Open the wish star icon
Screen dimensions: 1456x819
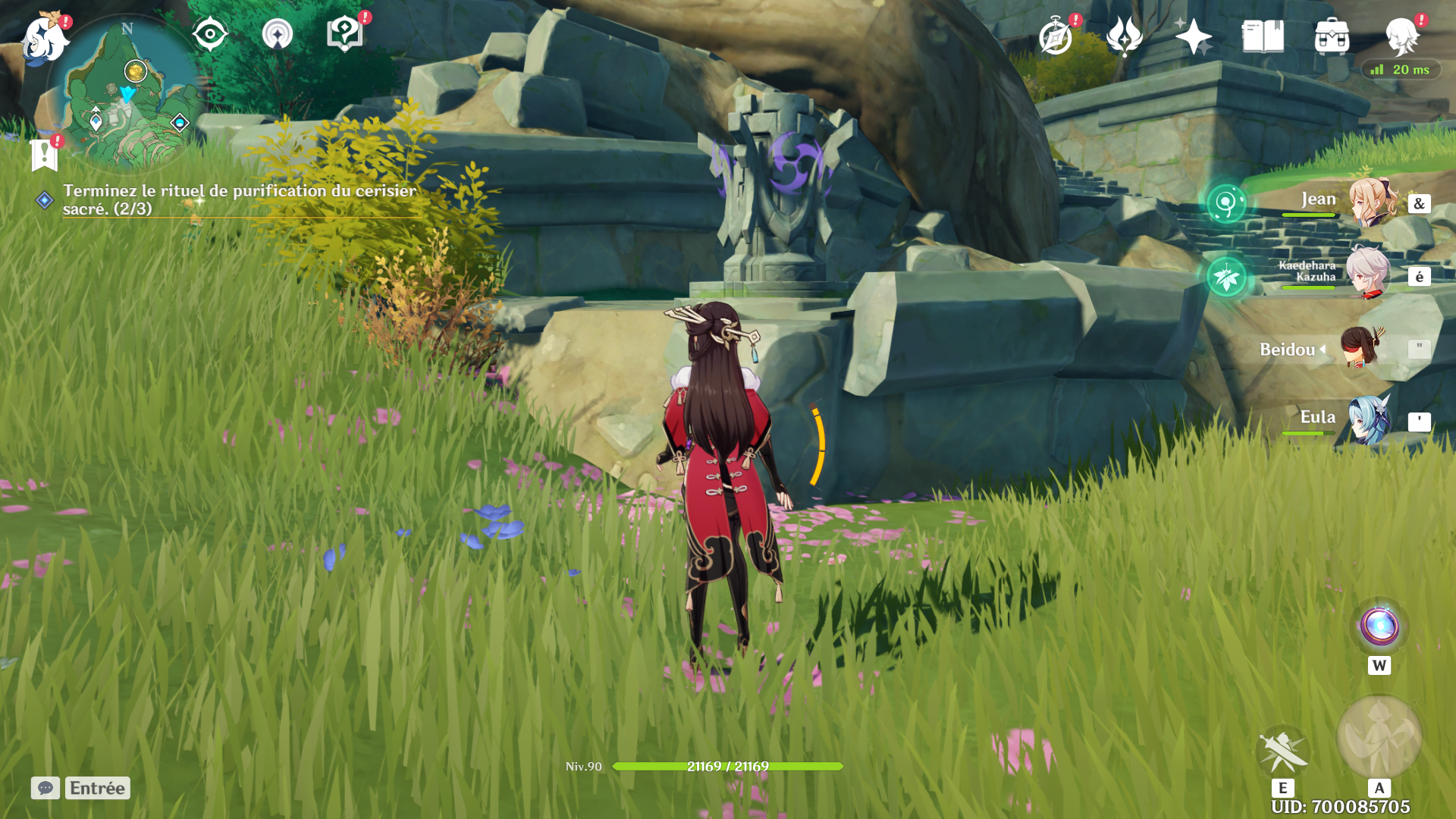tap(1193, 36)
